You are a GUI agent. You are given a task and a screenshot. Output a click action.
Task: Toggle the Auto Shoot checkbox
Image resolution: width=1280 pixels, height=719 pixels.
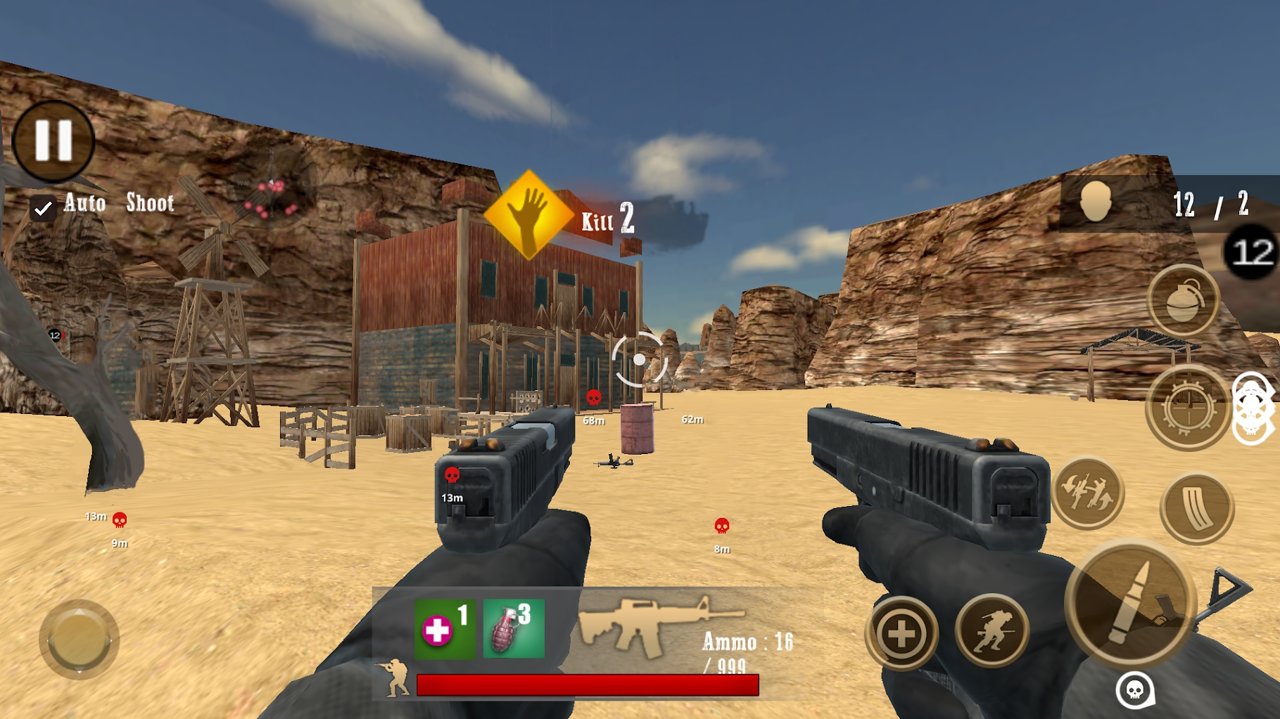pyautogui.click(x=43, y=208)
